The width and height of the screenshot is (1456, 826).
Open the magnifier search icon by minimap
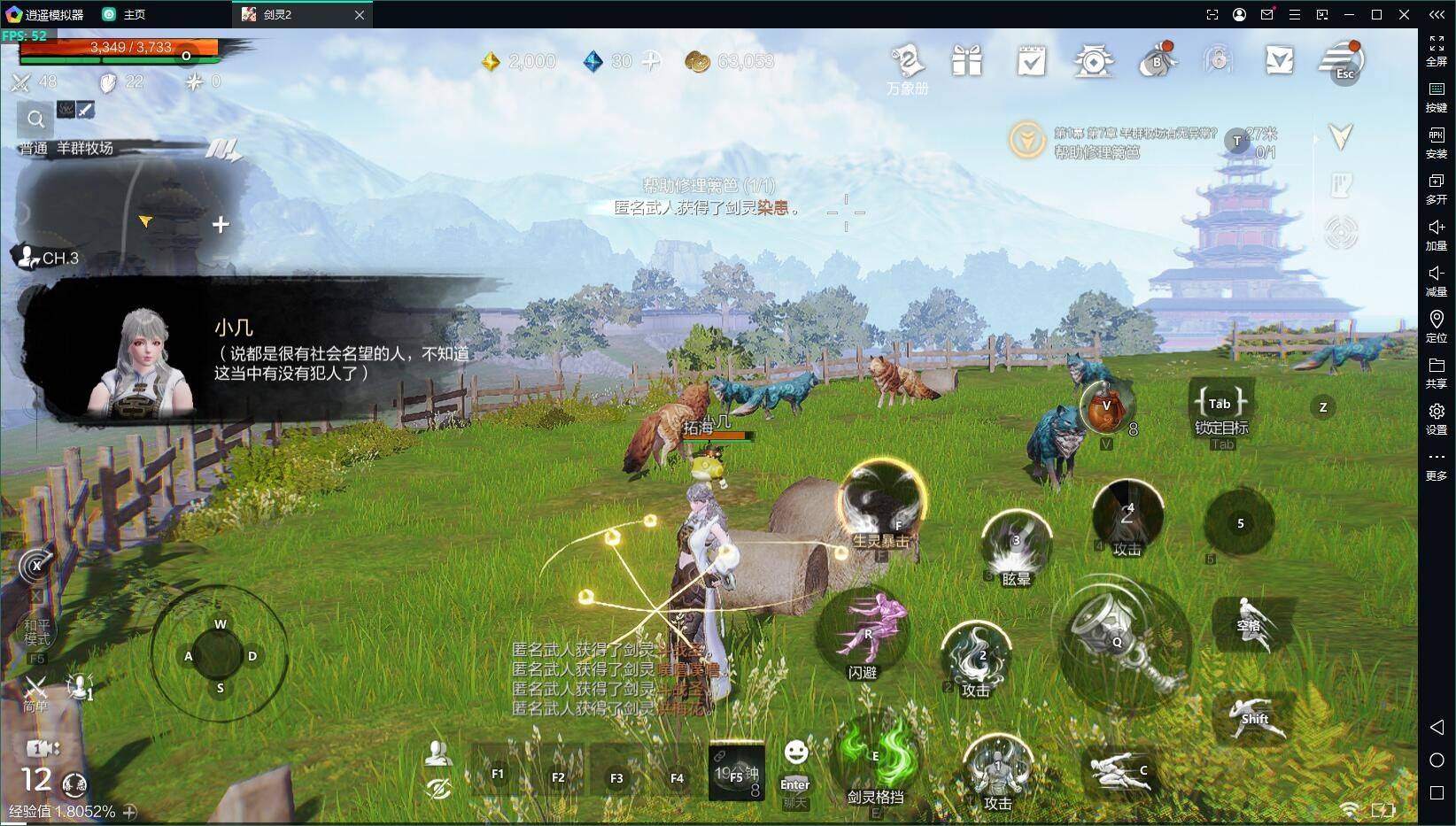click(x=35, y=119)
